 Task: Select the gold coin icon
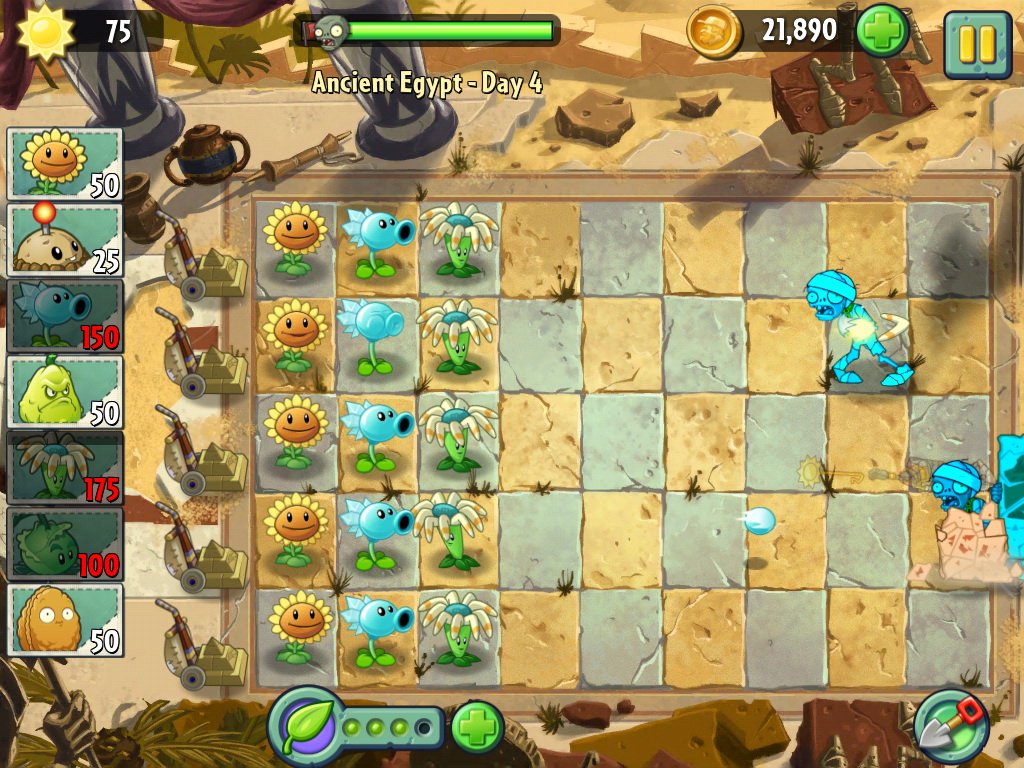click(x=714, y=32)
